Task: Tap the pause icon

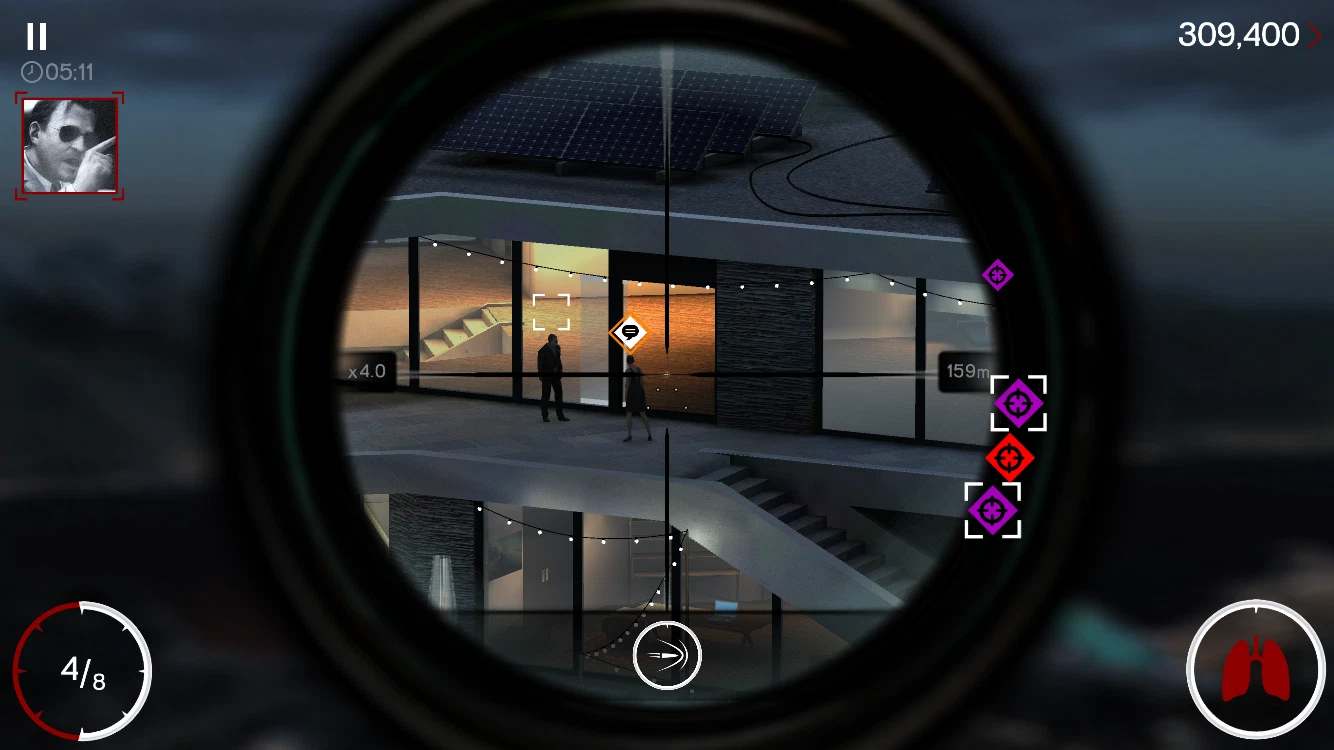Action: pyautogui.click(x=35, y=37)
